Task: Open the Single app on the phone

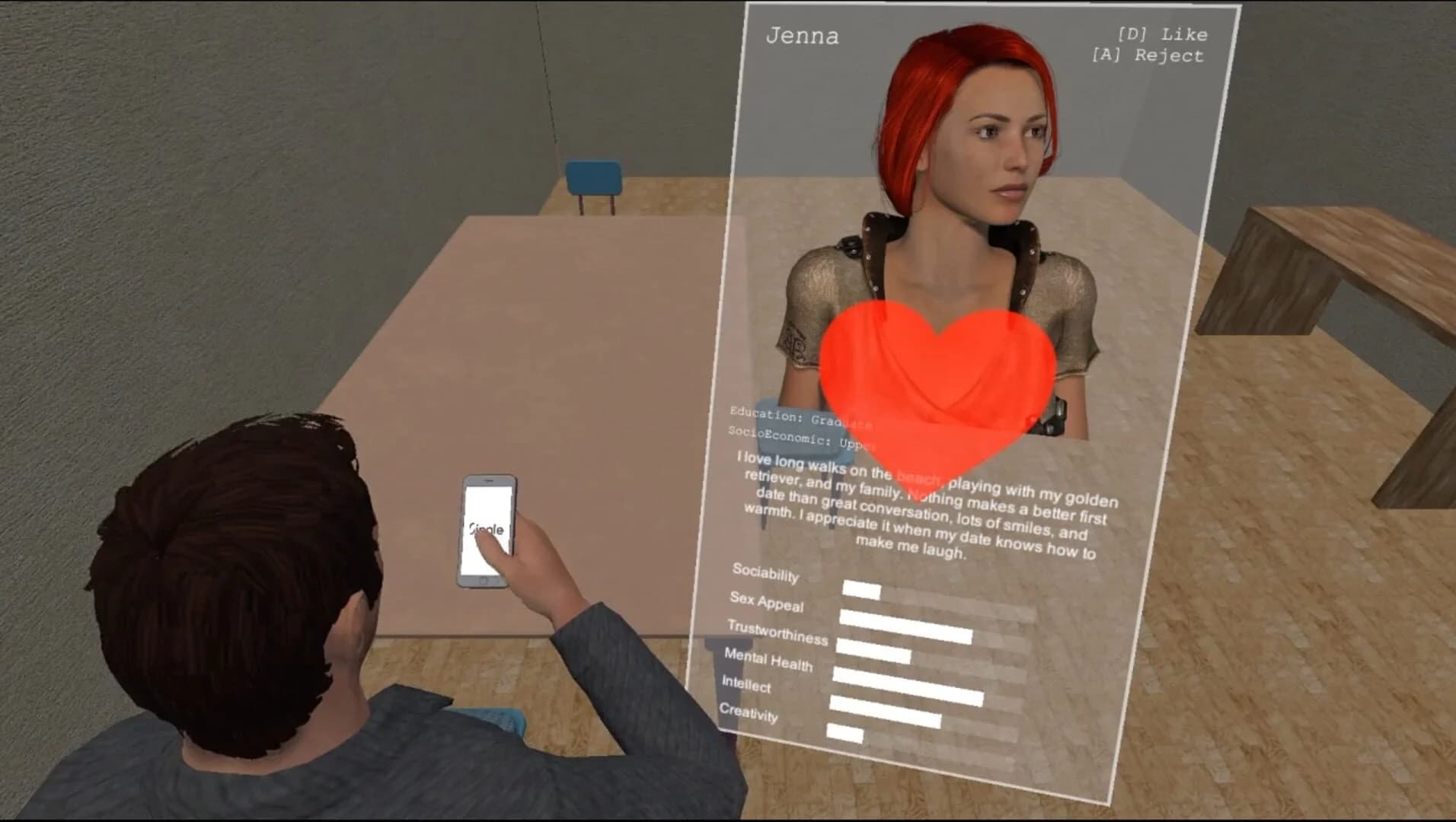Action: click(x=487, y=527)
